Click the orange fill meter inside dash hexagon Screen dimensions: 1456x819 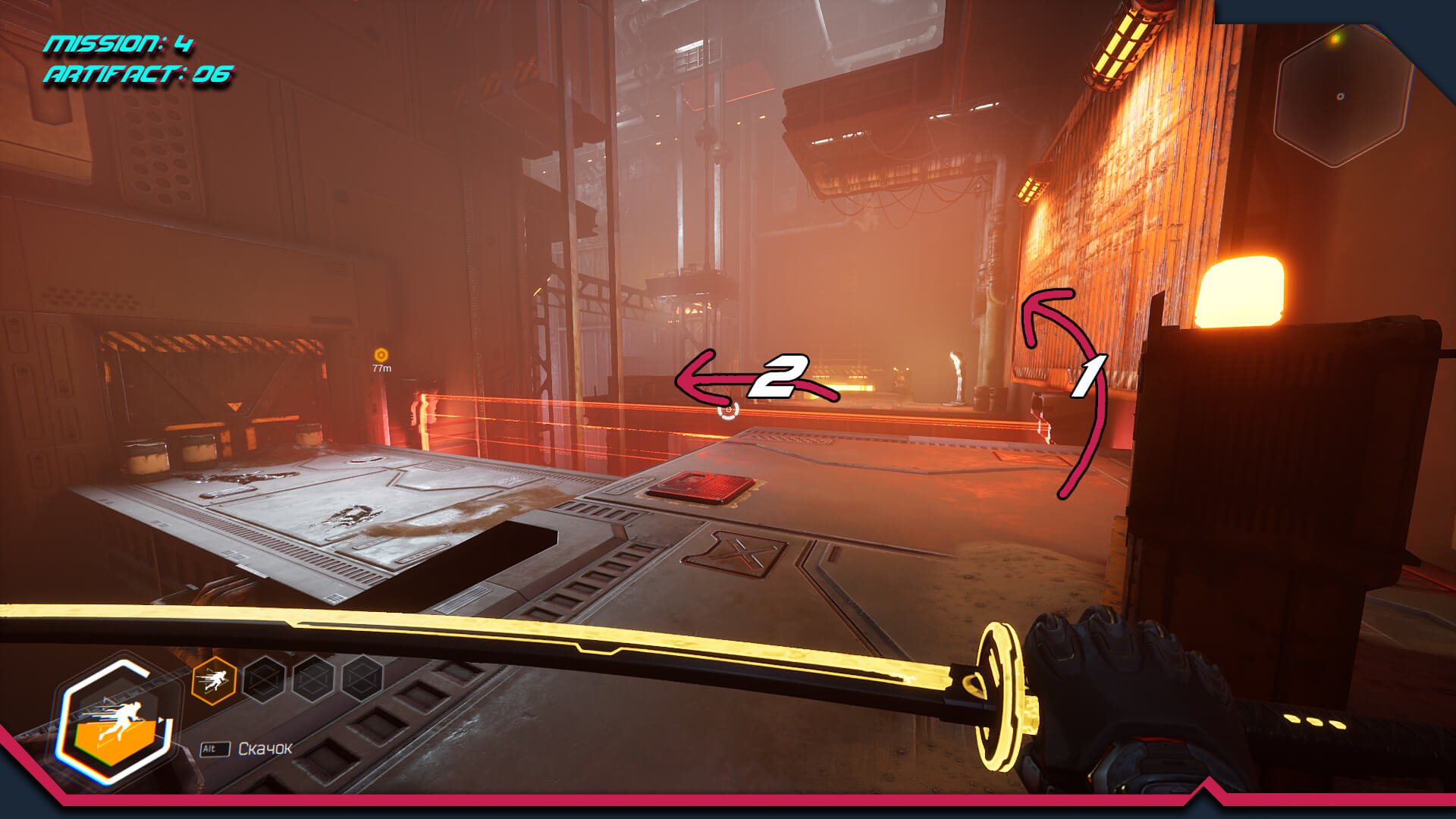(116, 742)
